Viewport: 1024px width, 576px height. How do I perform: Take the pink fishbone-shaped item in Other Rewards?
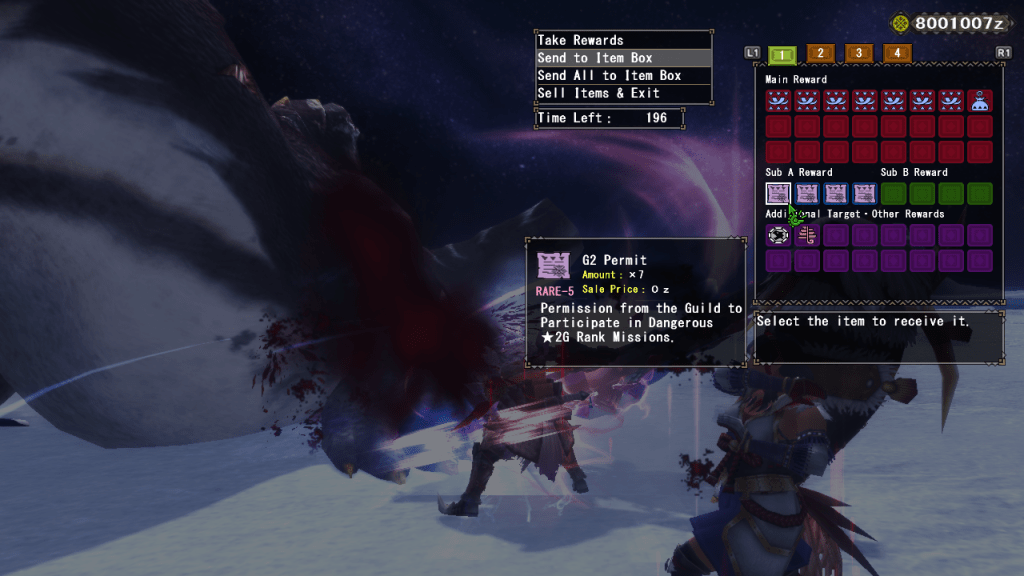(807, 235)
